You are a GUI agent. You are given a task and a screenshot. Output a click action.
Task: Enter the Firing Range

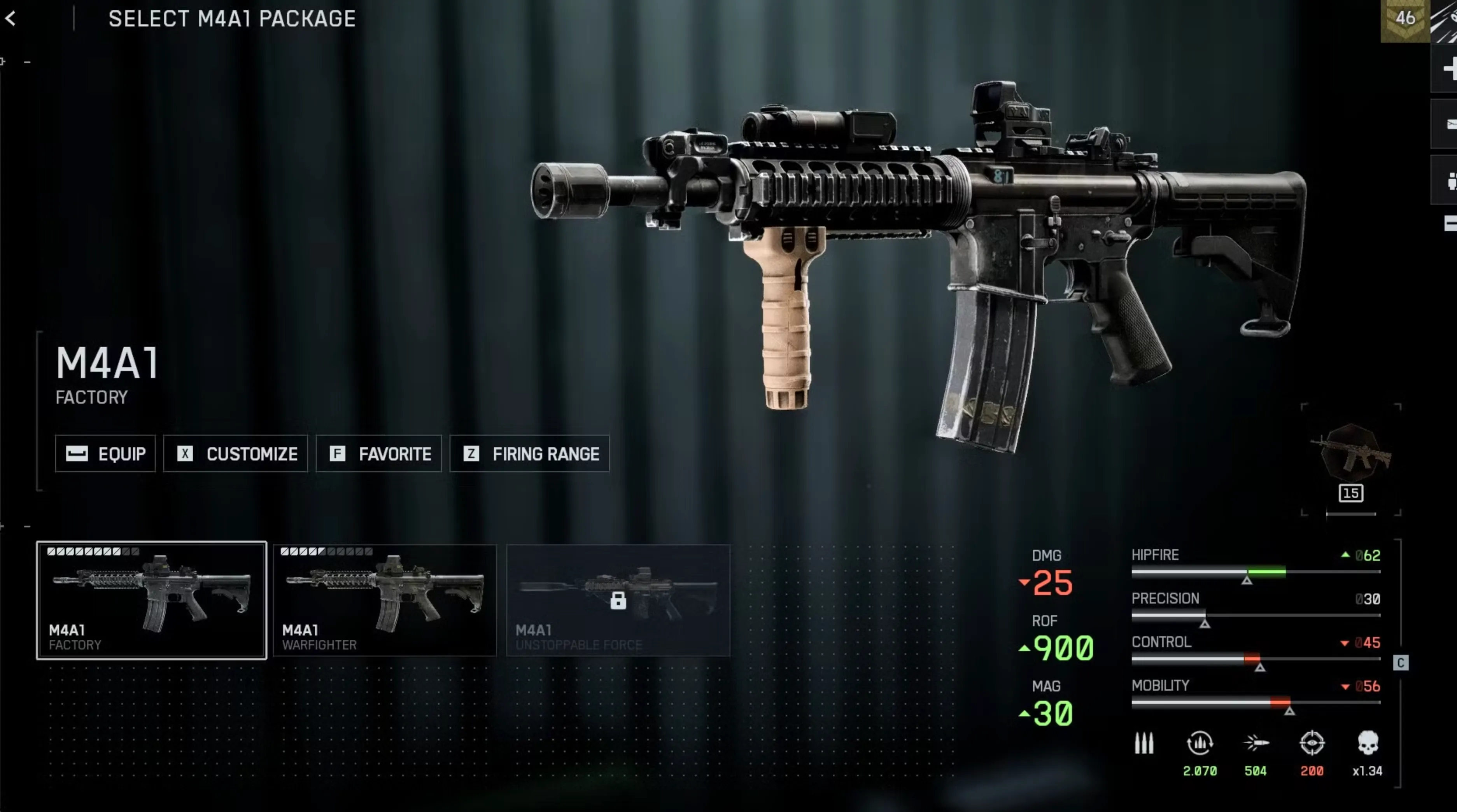tap(529, 453)
